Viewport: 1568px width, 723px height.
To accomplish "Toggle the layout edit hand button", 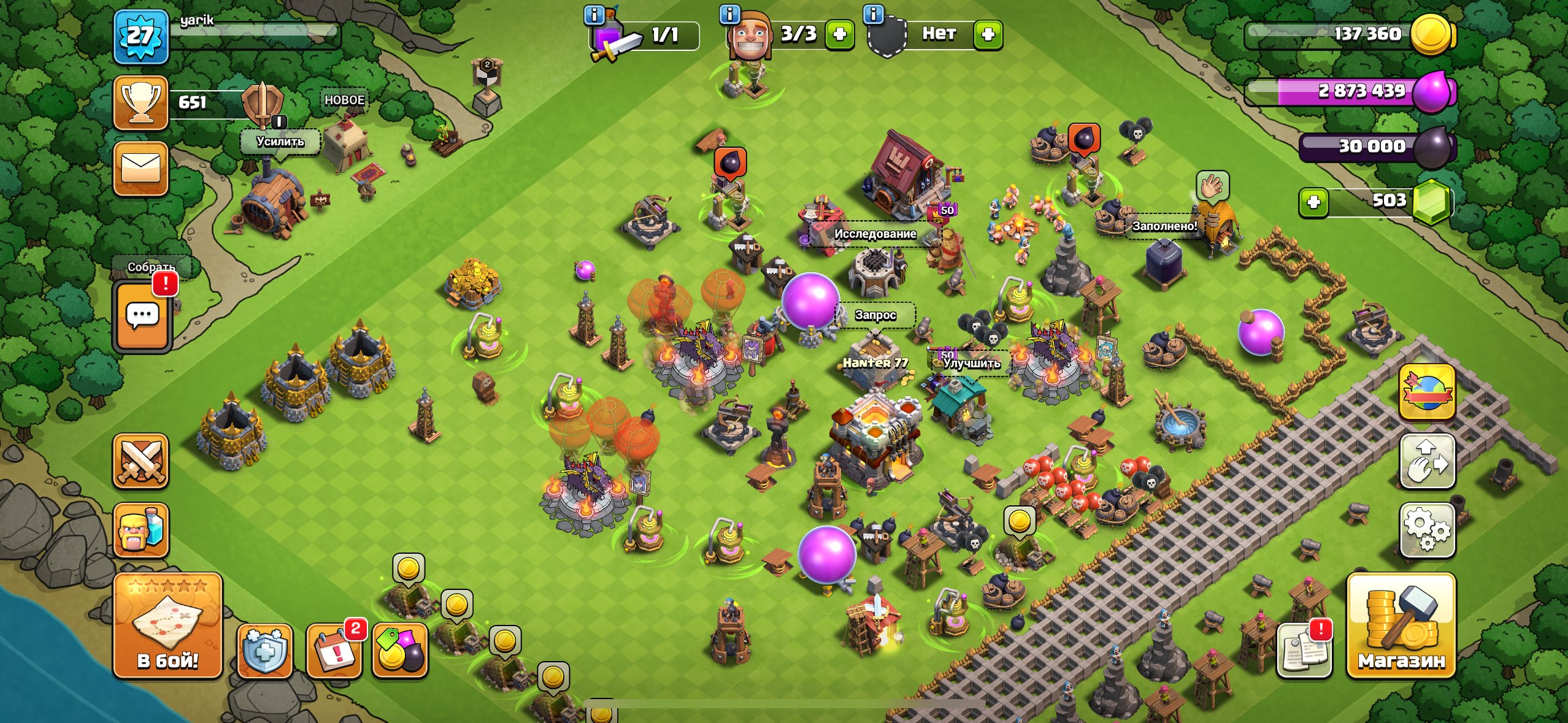I will pos(1427,461).
